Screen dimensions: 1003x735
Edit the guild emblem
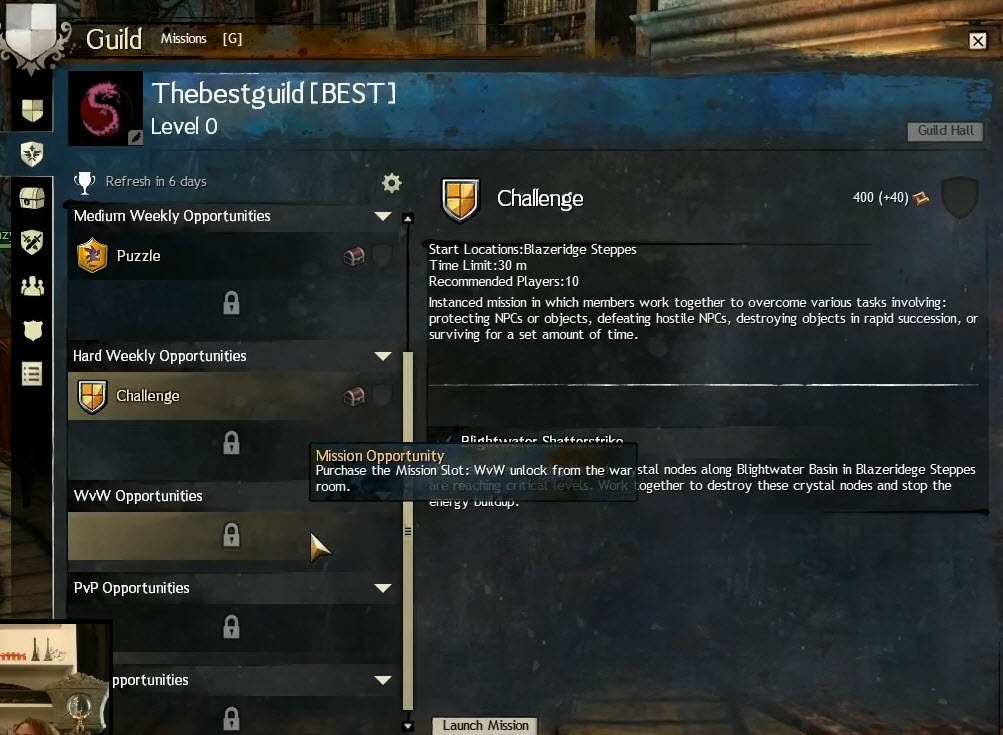(135, 137)
